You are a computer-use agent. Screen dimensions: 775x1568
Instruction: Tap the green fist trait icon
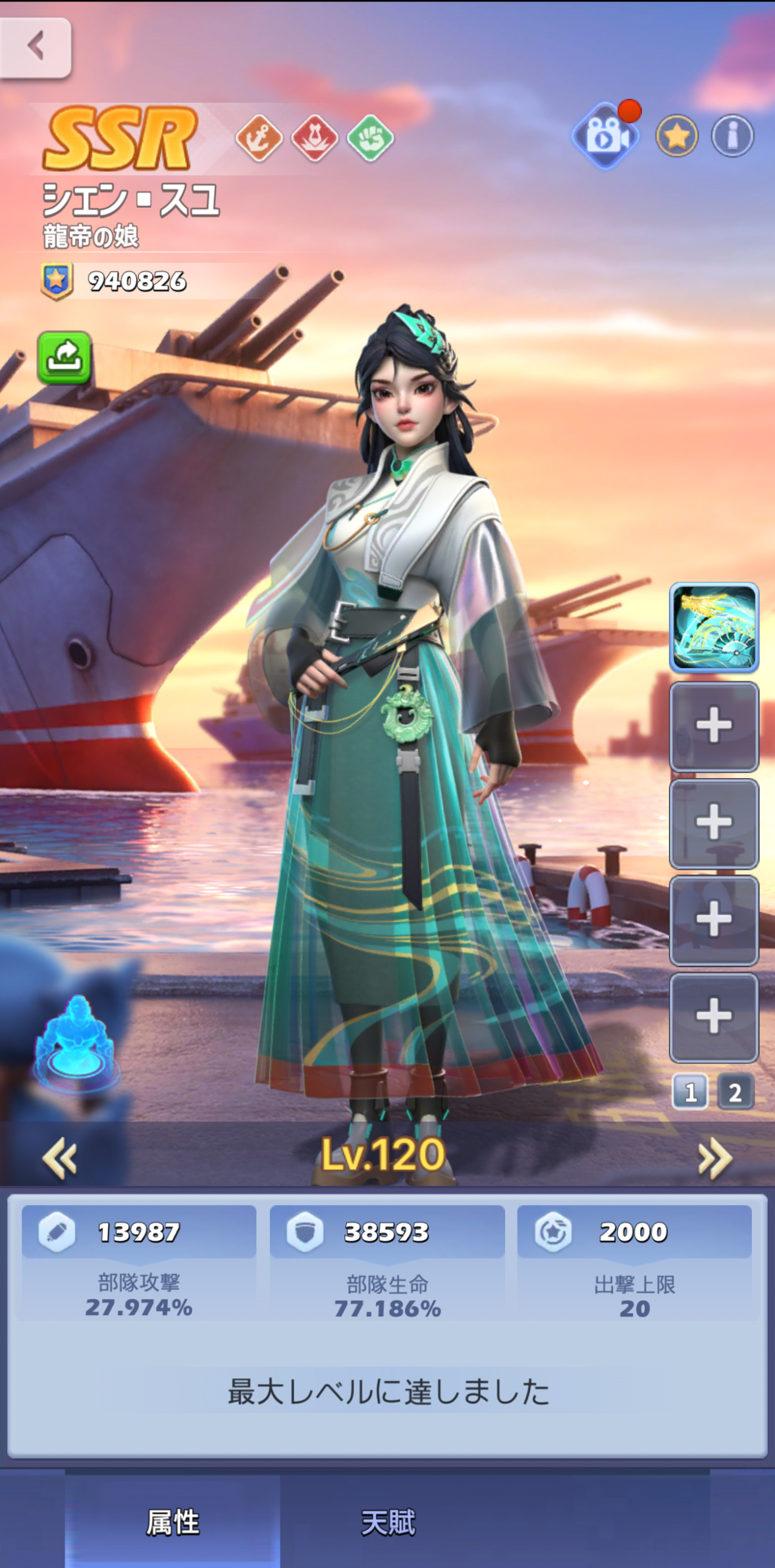click(370, 138)
